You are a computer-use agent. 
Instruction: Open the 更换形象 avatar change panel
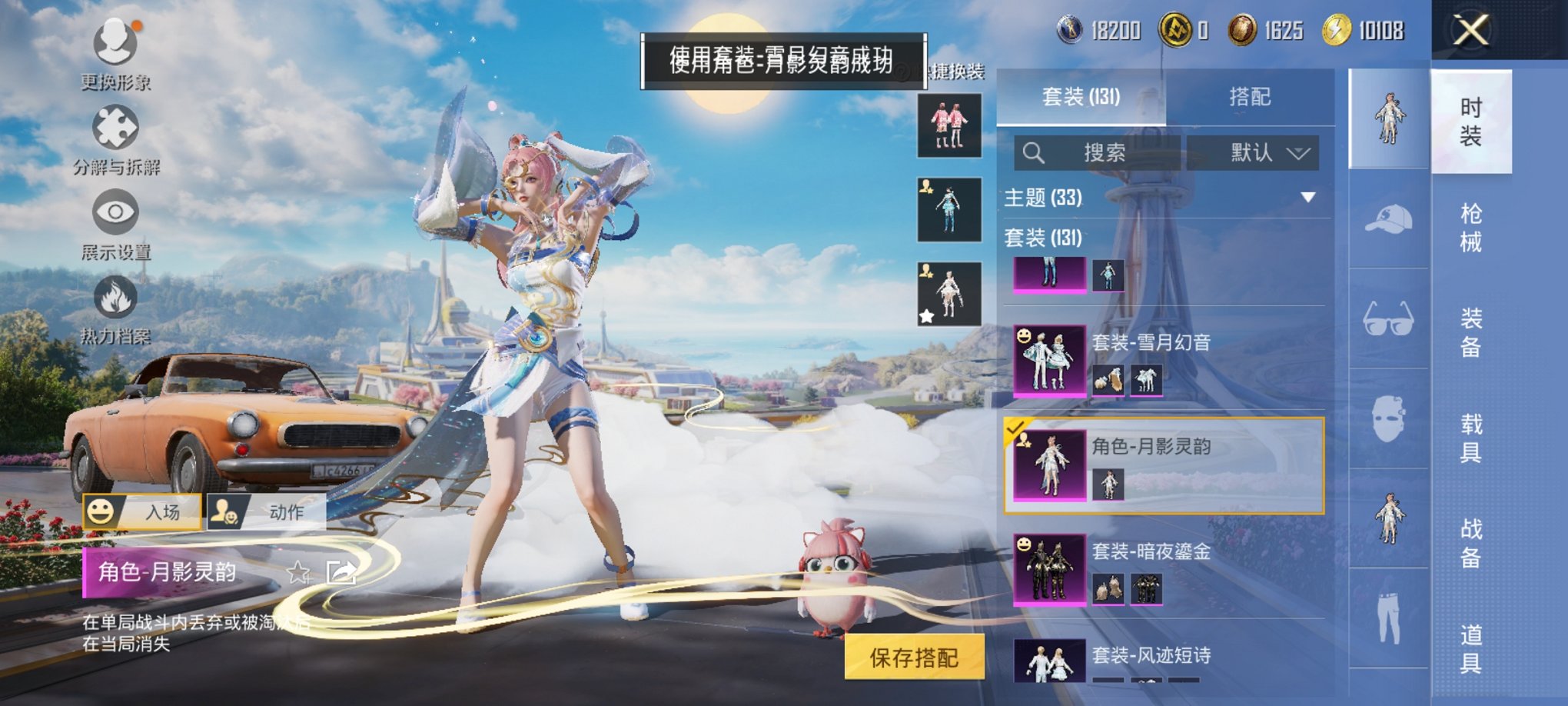[x=115, y=54]
